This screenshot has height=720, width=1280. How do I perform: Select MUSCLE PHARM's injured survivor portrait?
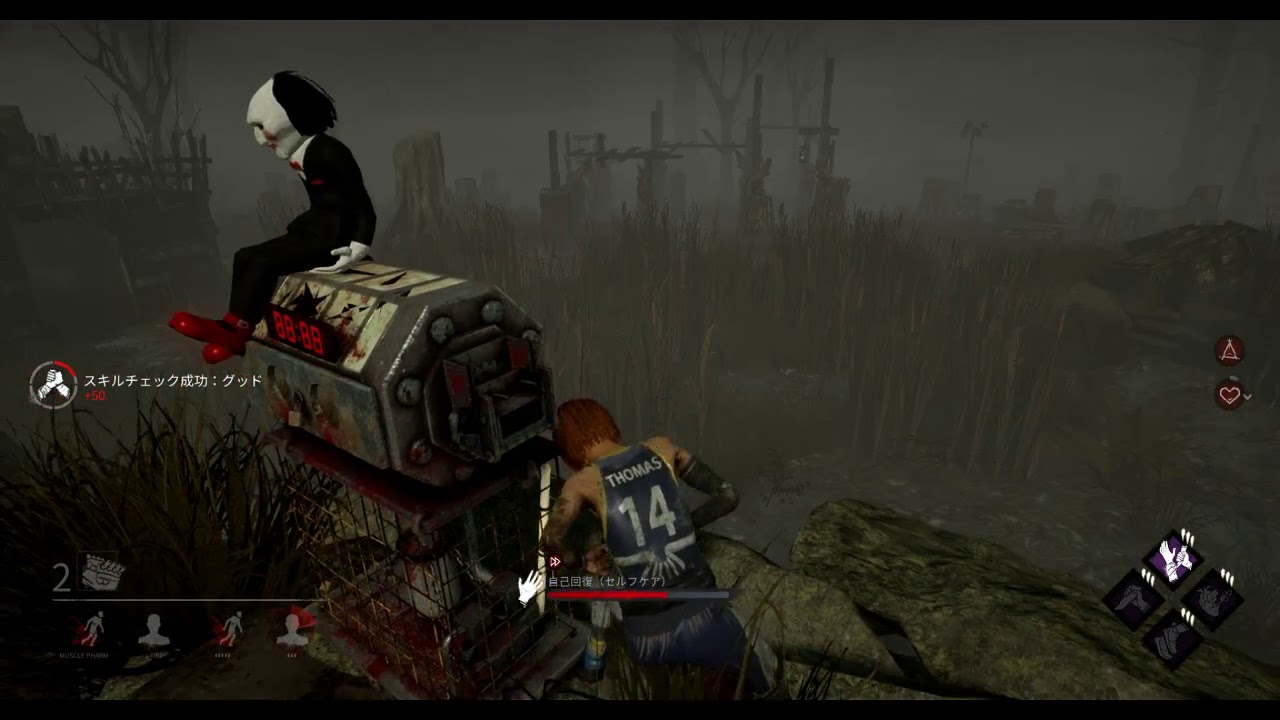click(91, 630)
